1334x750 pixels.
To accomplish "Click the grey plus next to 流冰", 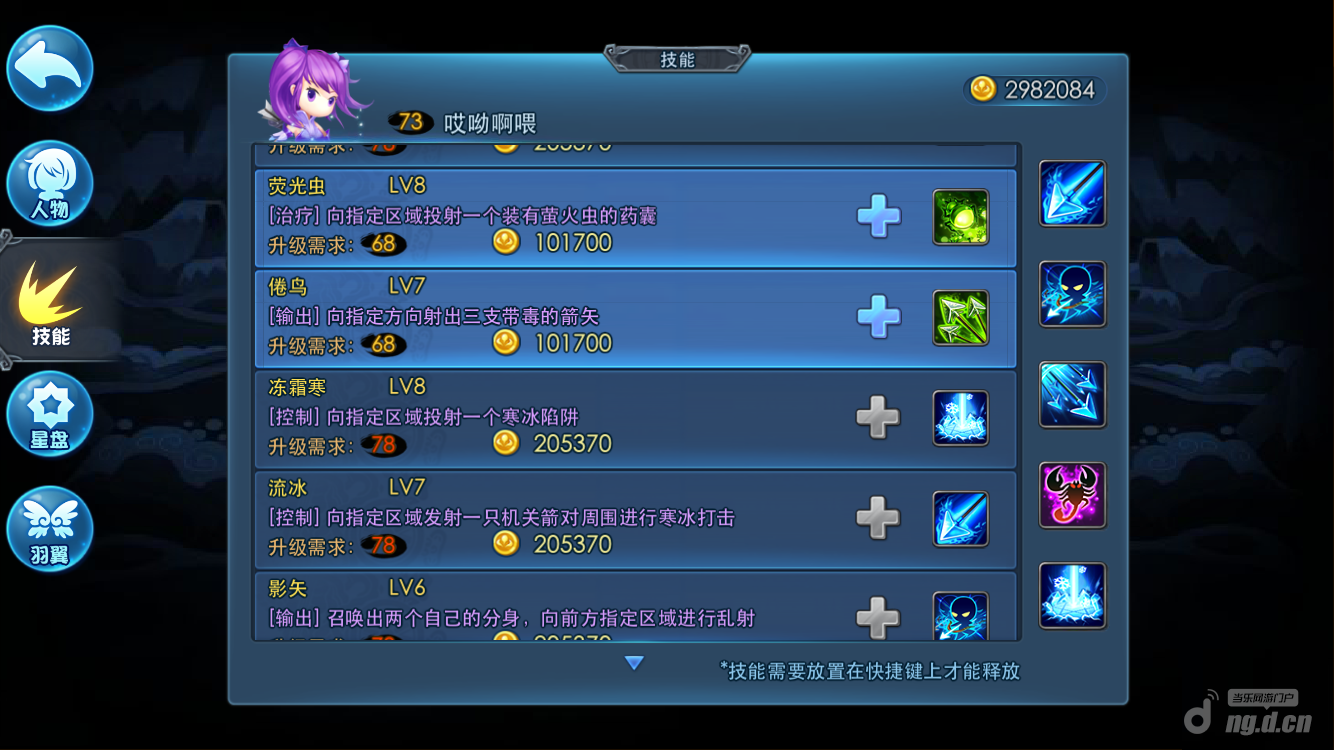I will (x=878, y=518).
